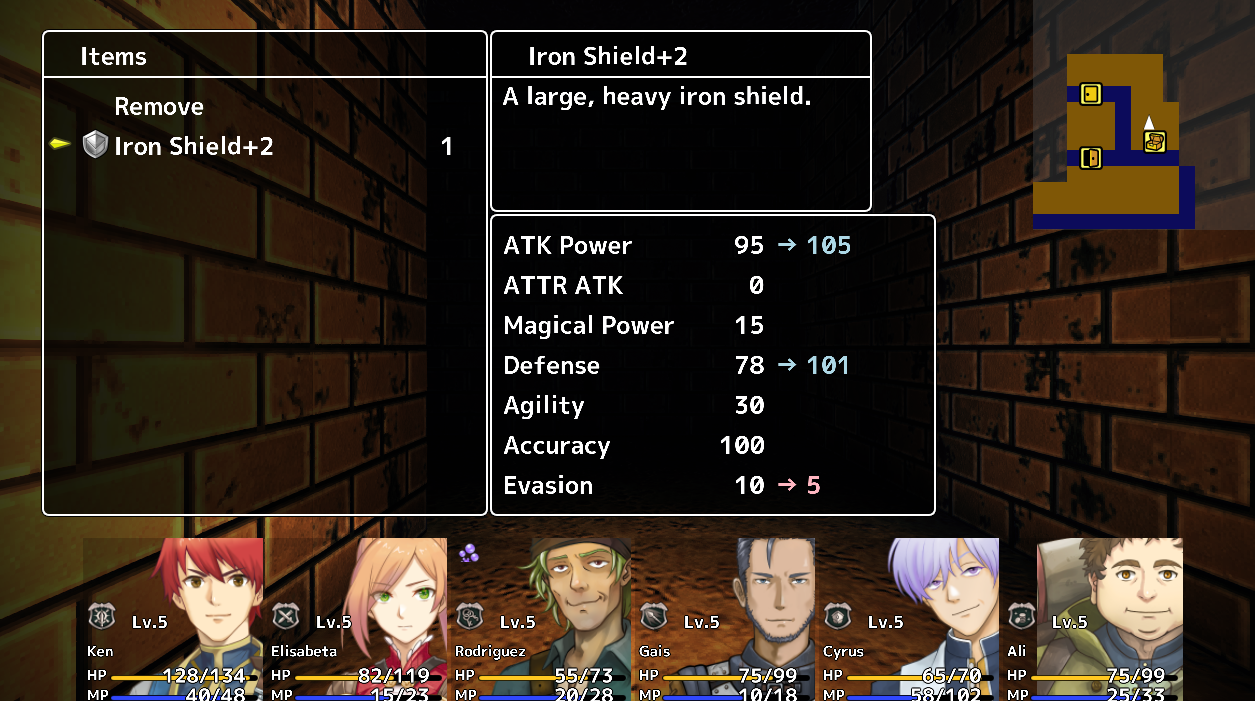Click the treasure chest marker on minimap
Image resolution: width=1255 pixels, height=701 pixels.
1155,142
